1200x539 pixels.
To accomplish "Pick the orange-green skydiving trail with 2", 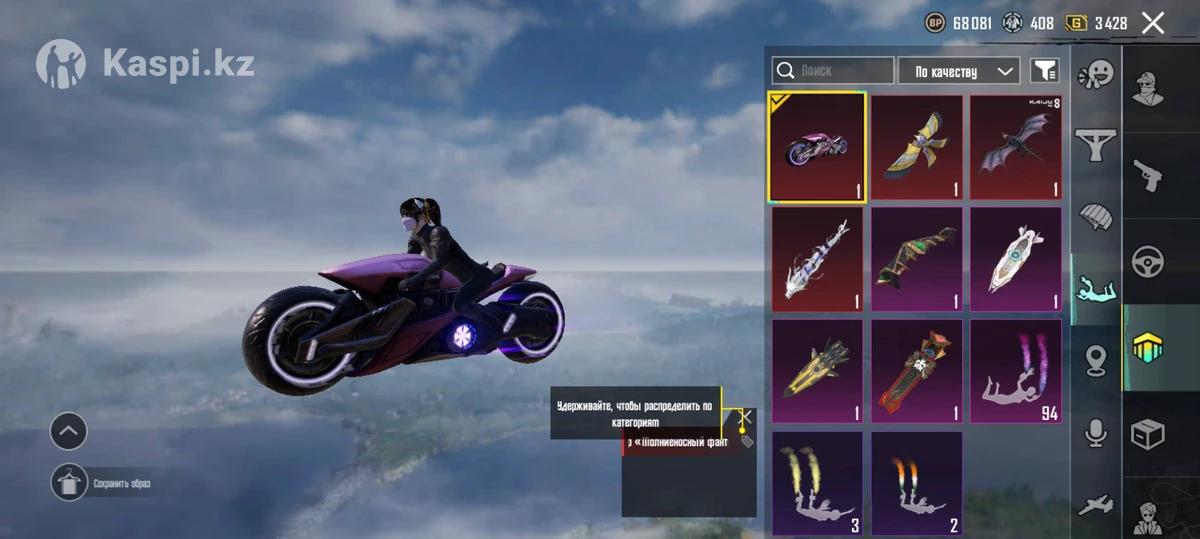I will pyautogui.click(x=916, y=483).
